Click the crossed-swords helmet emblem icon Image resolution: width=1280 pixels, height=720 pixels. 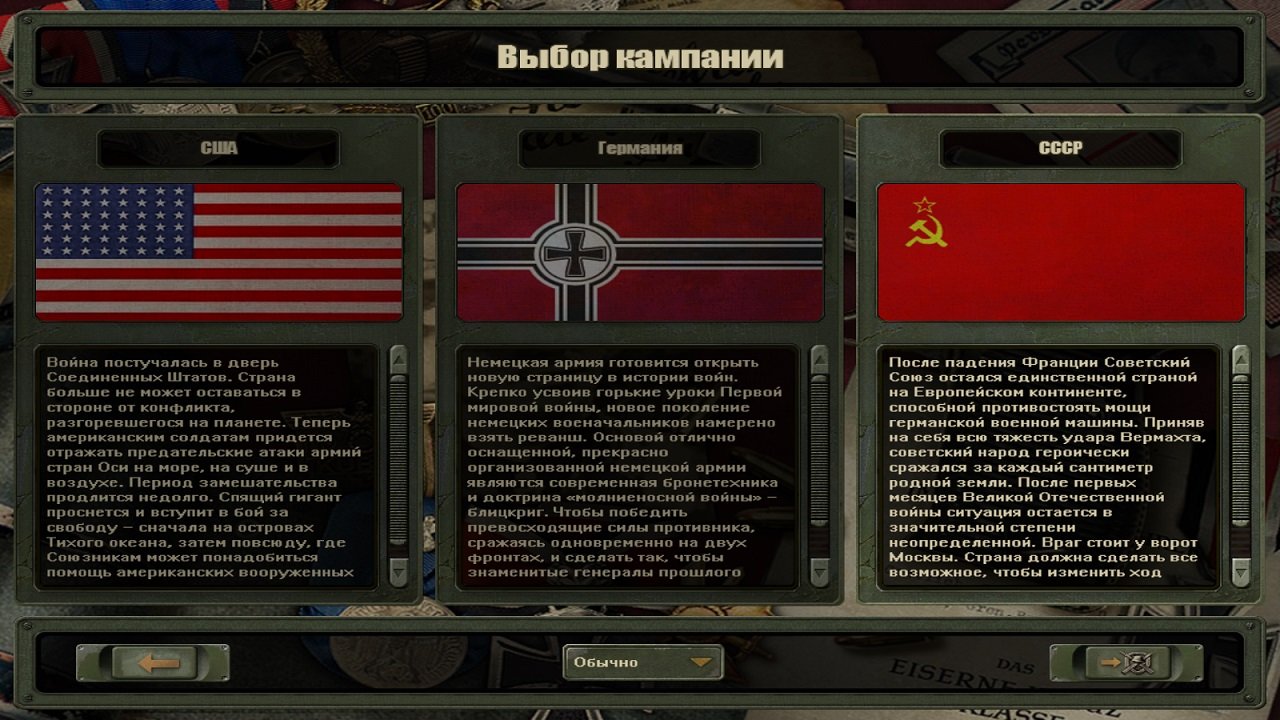(1137, 662)
